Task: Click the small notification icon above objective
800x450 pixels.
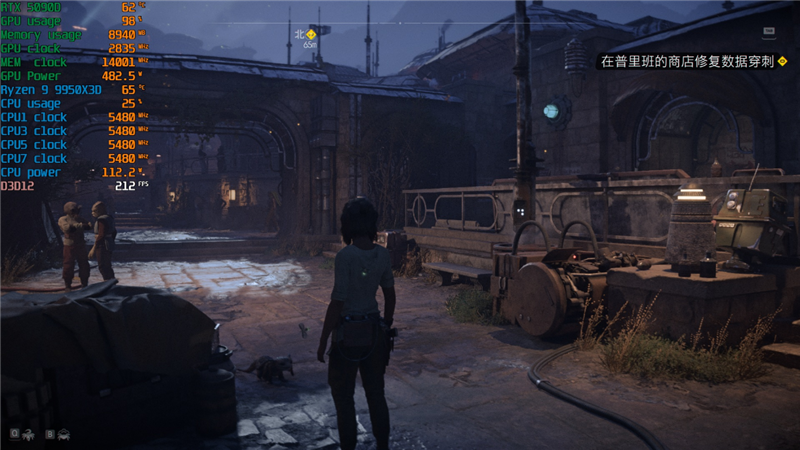Action: pos(768,31)
